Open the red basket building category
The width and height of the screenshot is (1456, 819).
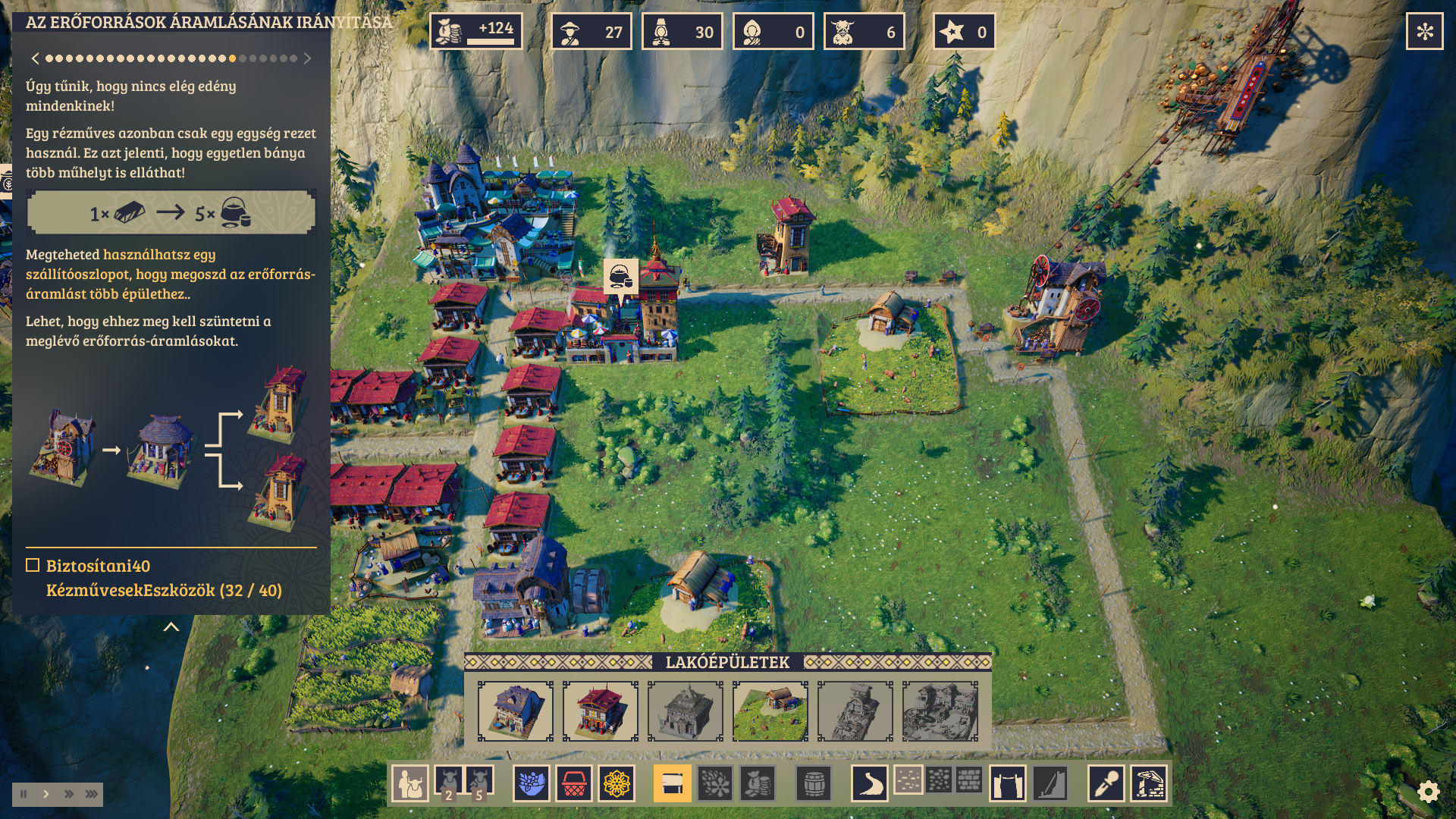point(574,783)
